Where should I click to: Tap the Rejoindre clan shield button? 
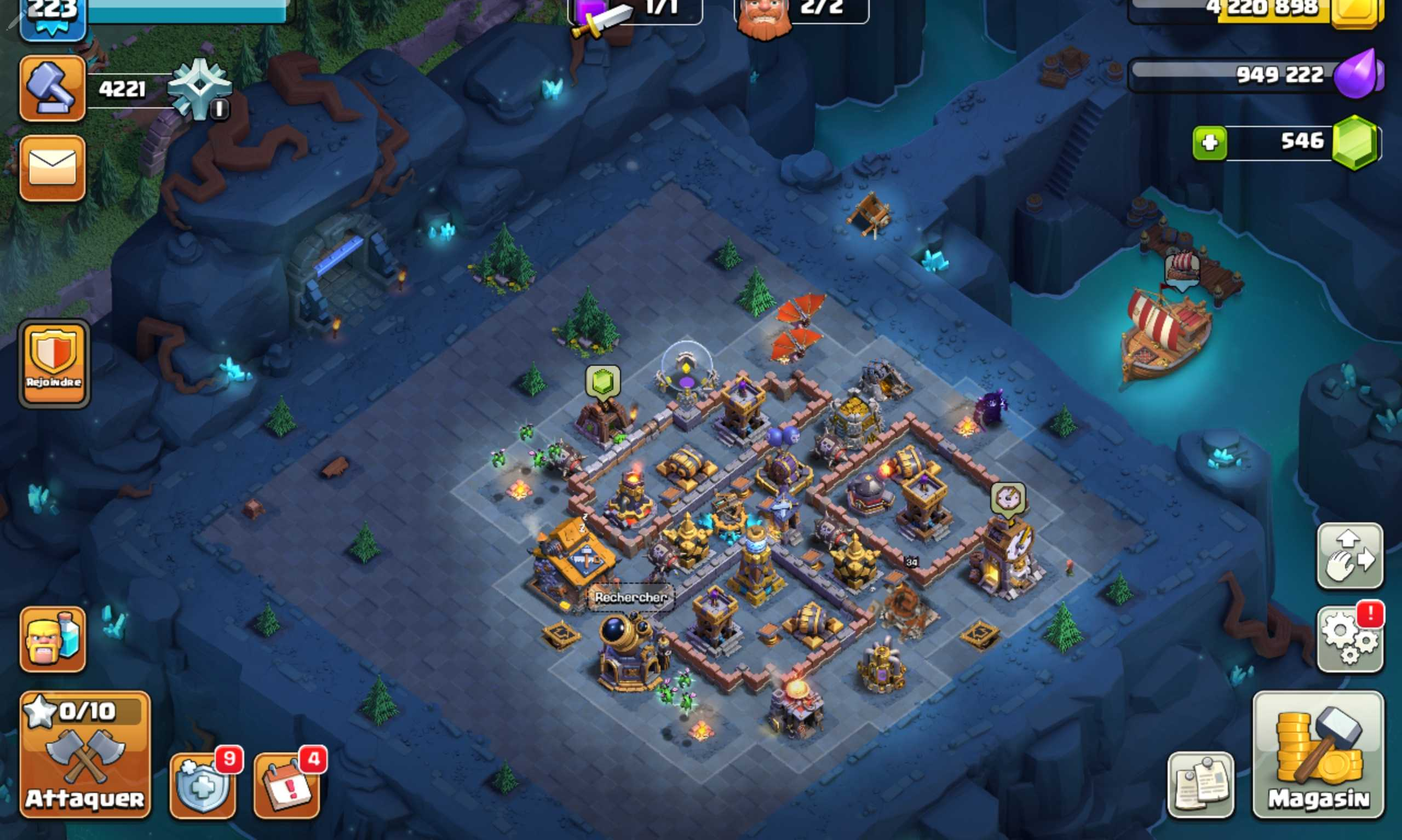[54, 364]
